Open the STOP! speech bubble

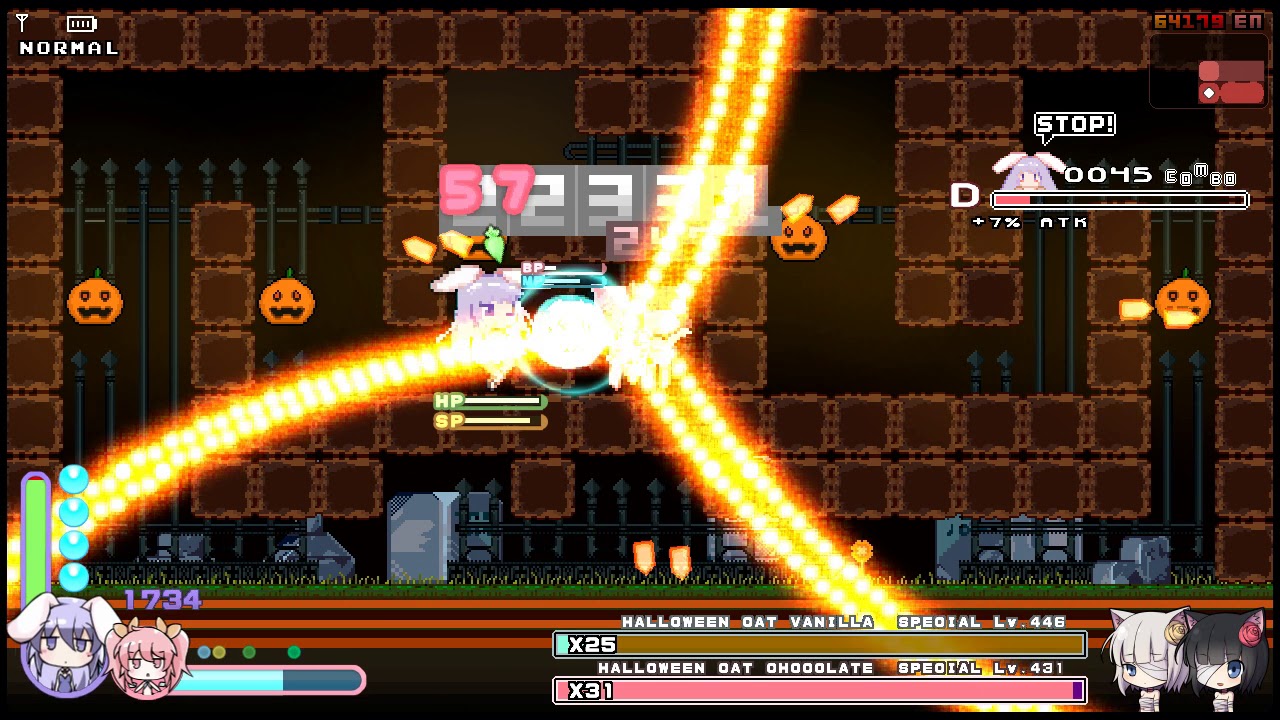tap(1074, 124)
